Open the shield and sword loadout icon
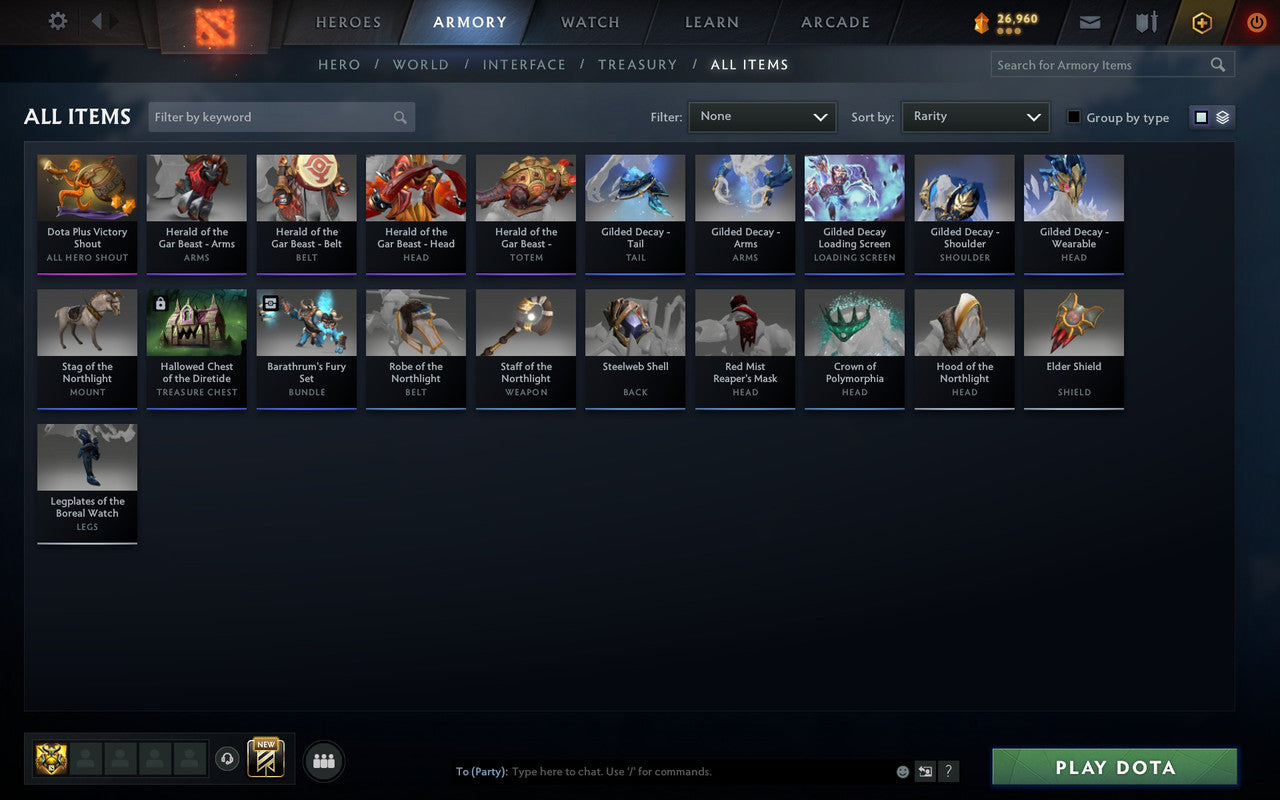Viewport: 1280px width, 800px height. coord(1146,21)
